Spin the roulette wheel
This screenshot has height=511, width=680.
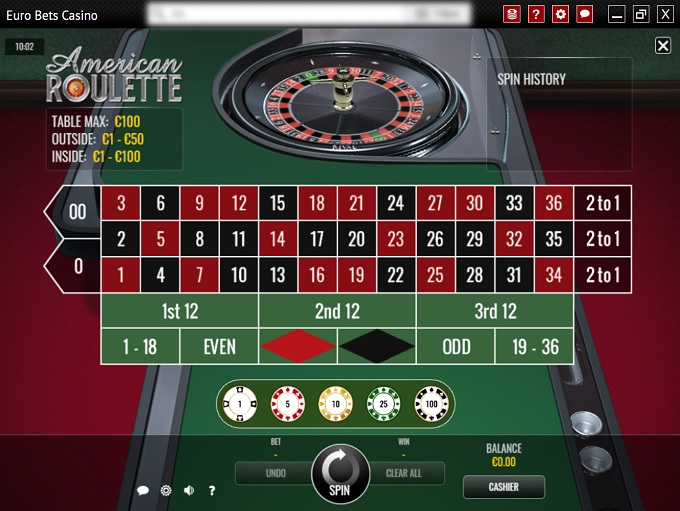[340, 473]
